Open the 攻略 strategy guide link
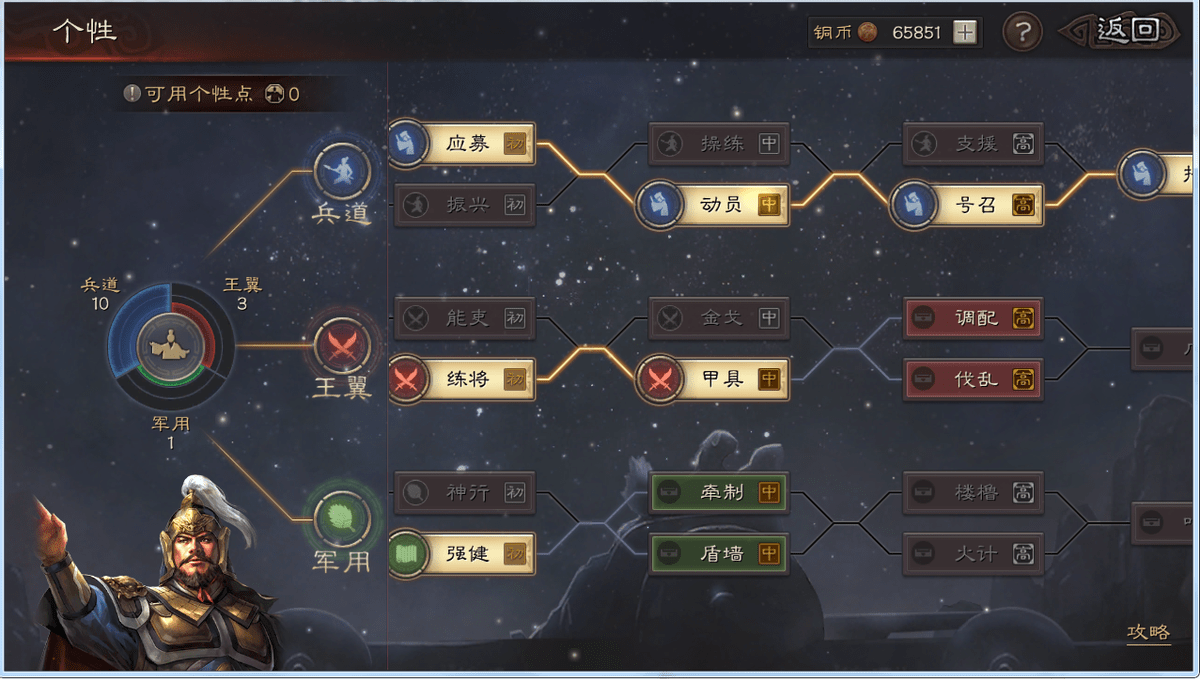1200x679 pixels. pos(1148,632)
